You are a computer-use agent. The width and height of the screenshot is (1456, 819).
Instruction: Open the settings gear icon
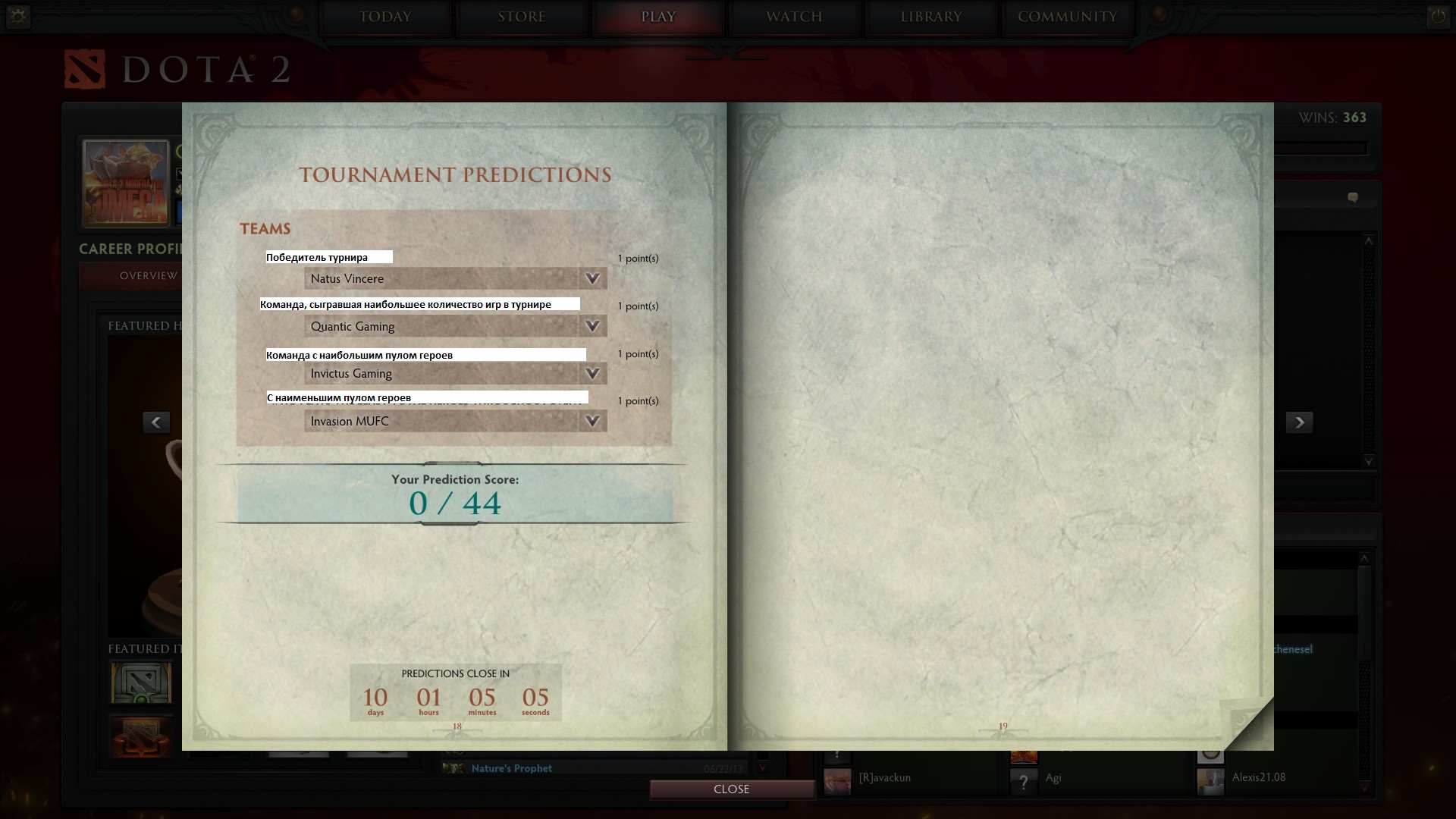[18, 17]
